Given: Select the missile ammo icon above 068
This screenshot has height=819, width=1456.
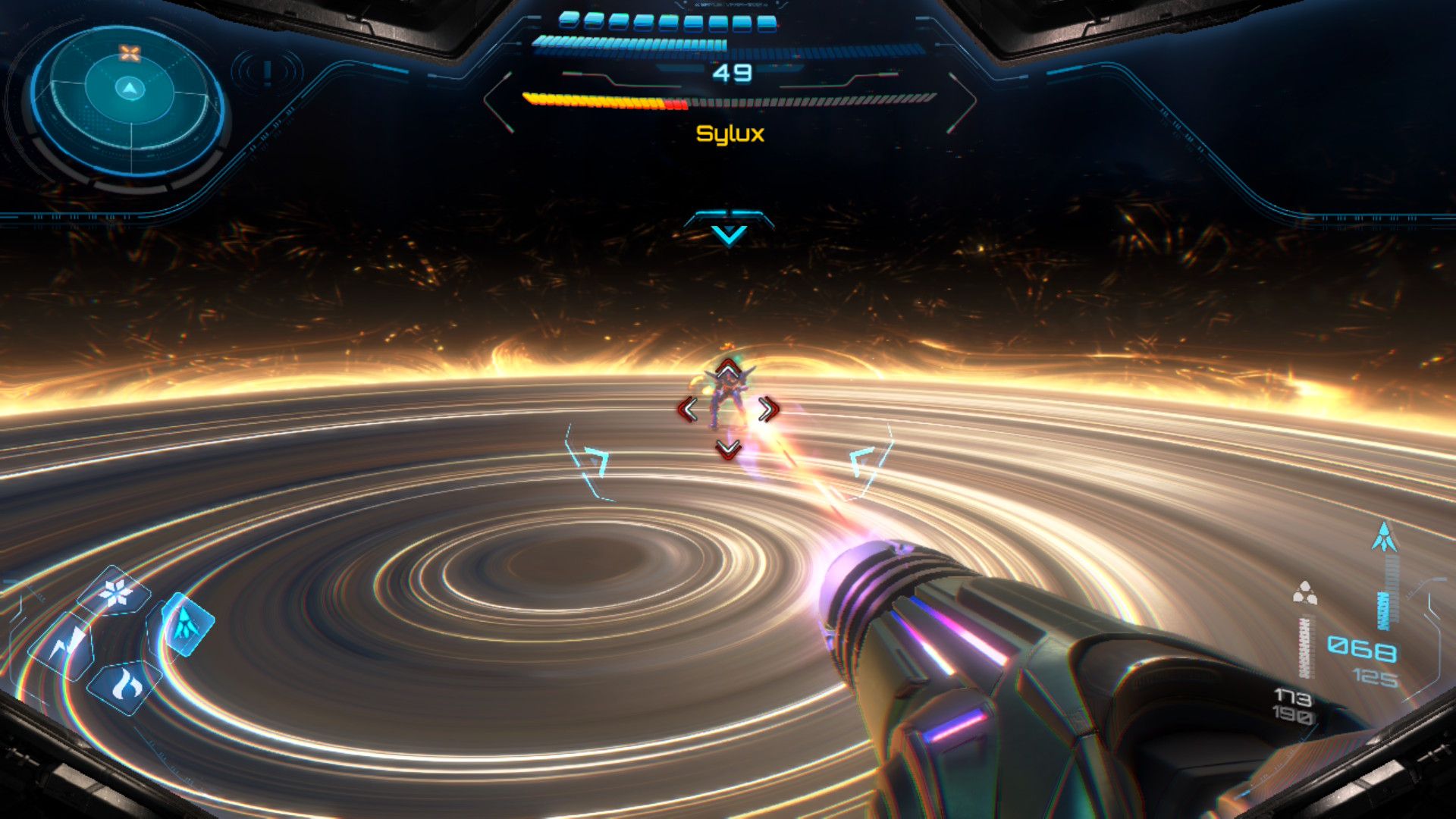Looking at the screenshot, I should click(x=1385, y=537).
